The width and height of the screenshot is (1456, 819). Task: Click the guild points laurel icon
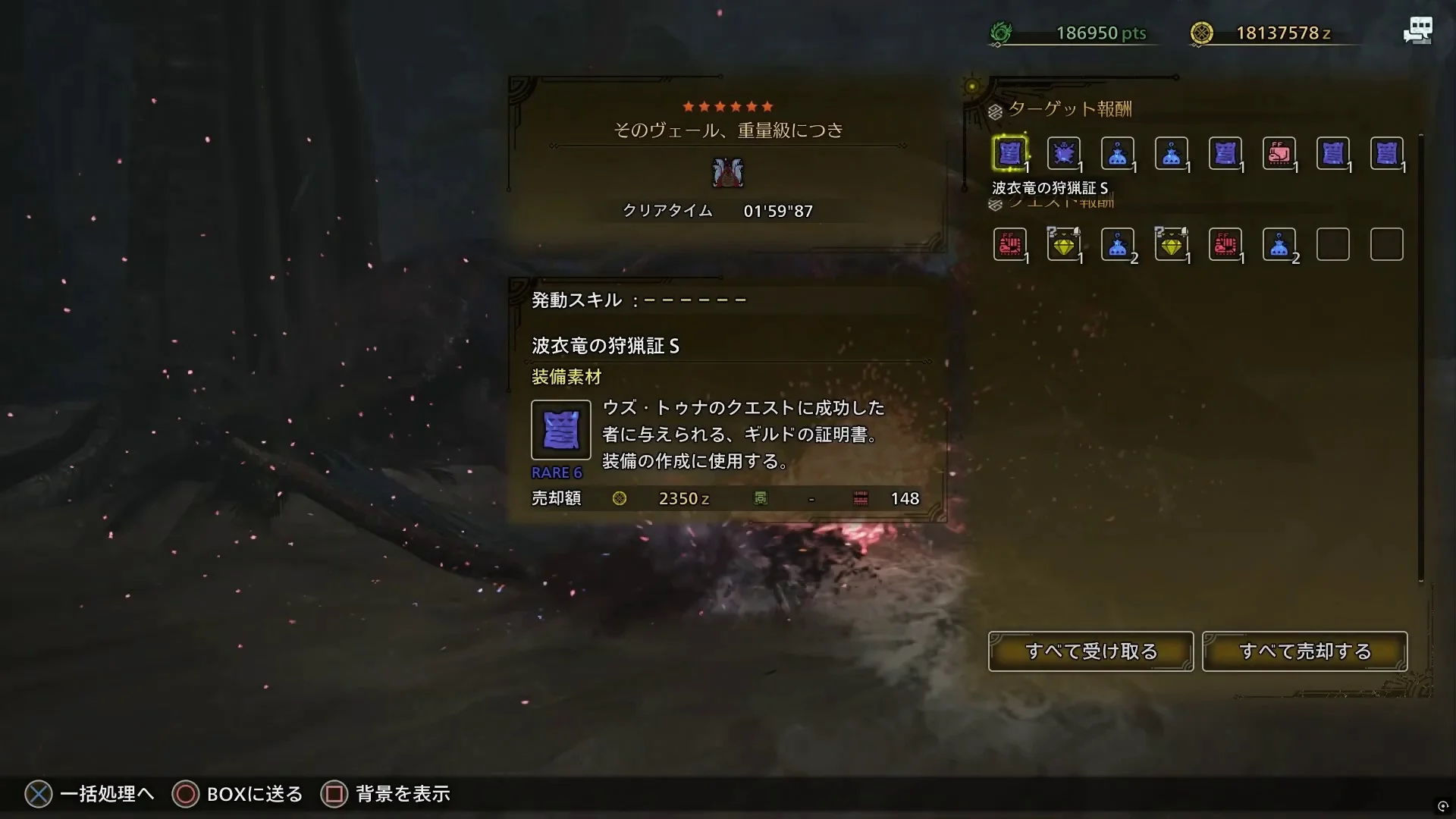click(x=999, y=32)
